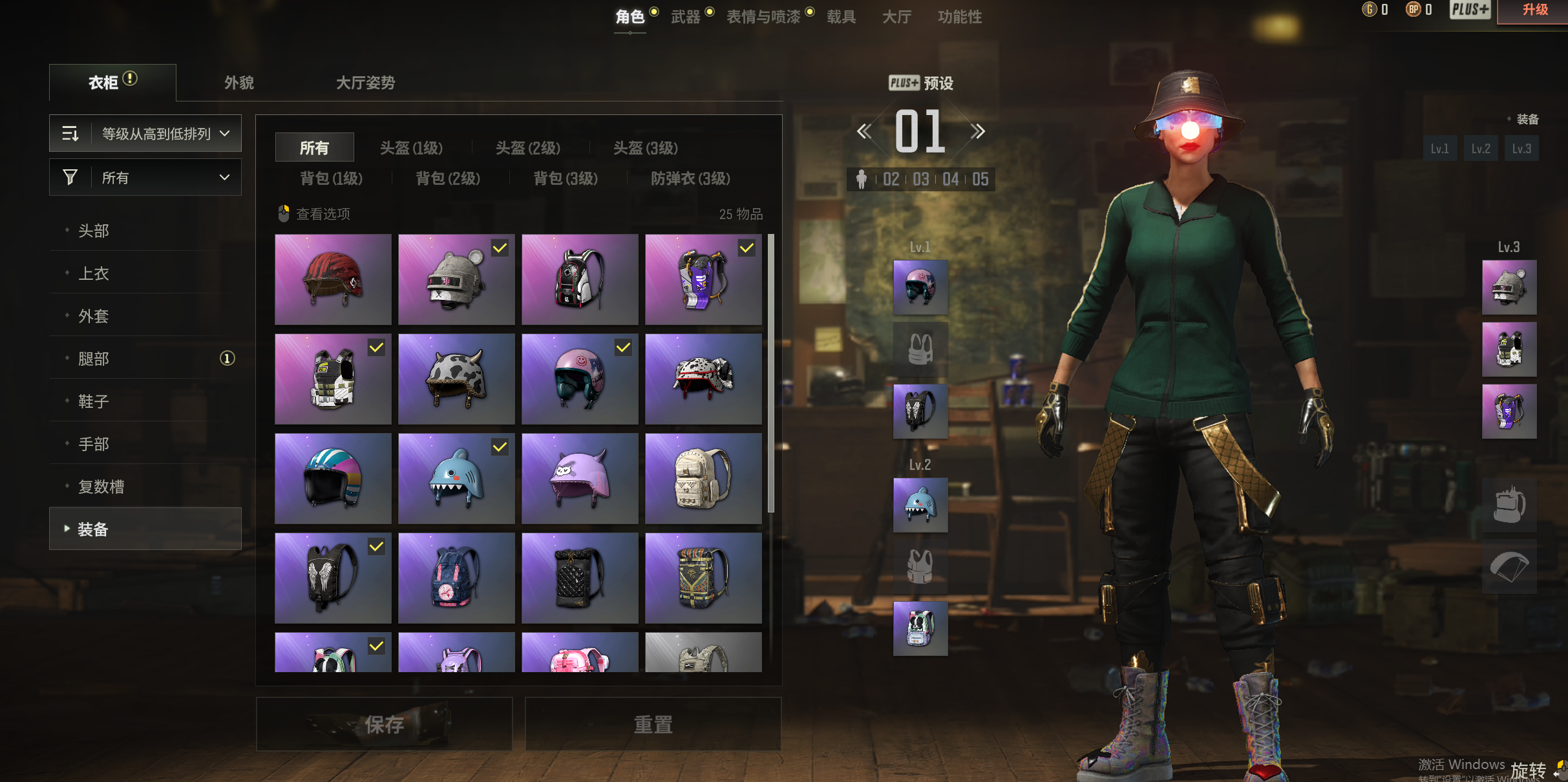This screenshot has height=782, width=1568.
Task: Choose the 鞋子 category
Action: 94,401
